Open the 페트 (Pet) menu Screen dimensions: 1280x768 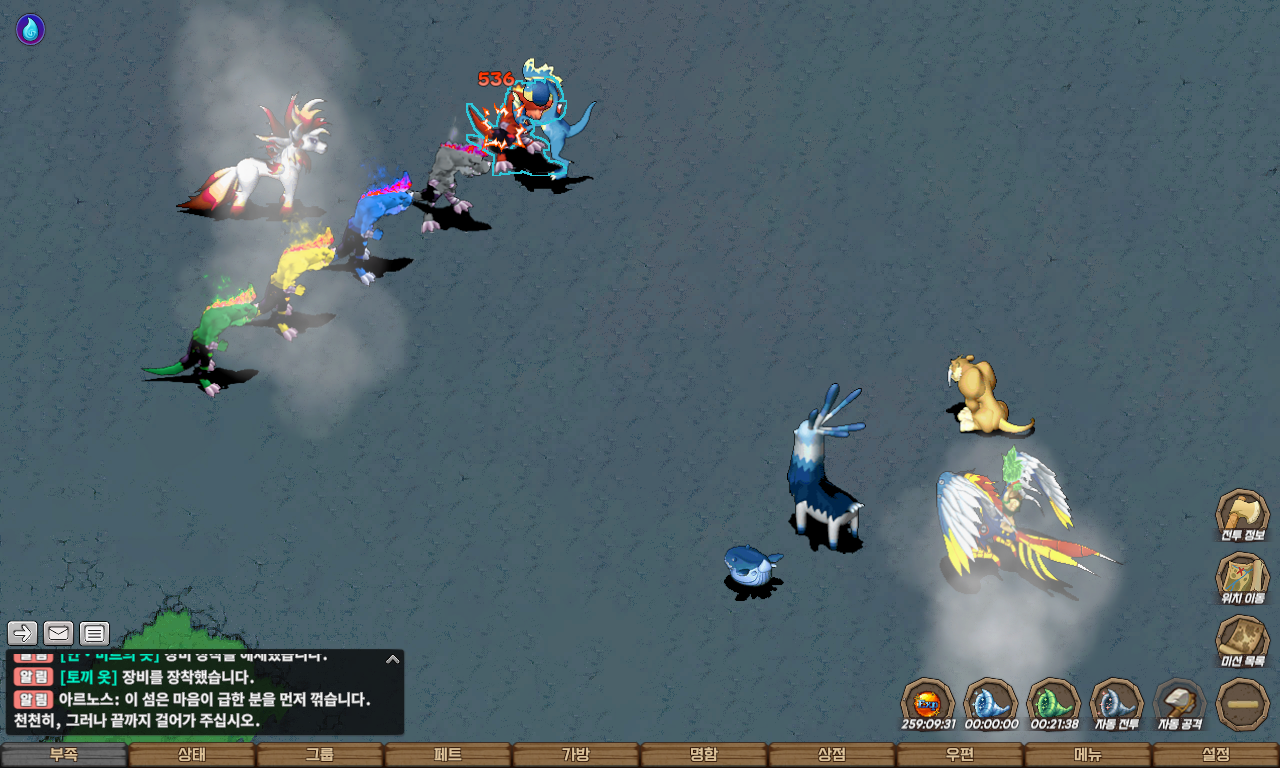click(447, 755)
